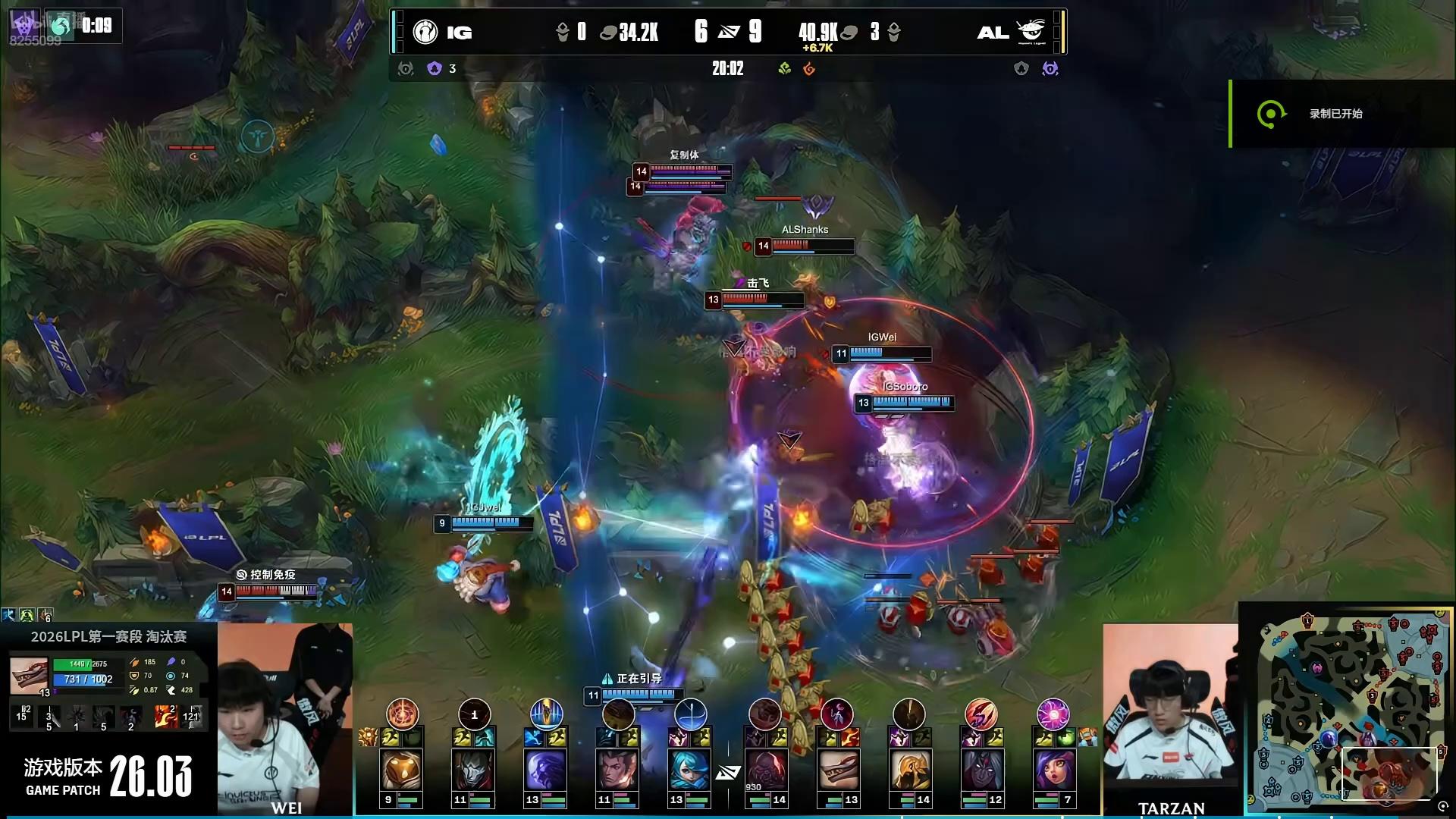
Task: Click the IG team logo
Action: 425,32
